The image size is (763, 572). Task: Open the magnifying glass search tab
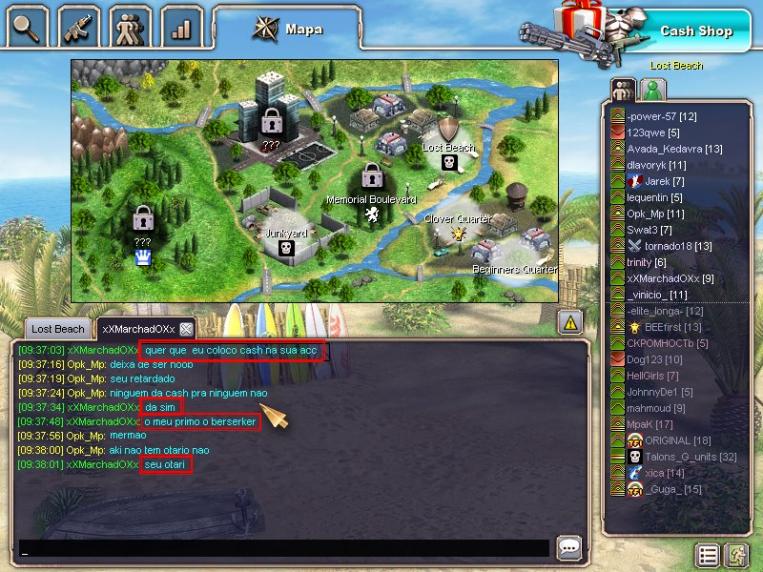[27, 26]
